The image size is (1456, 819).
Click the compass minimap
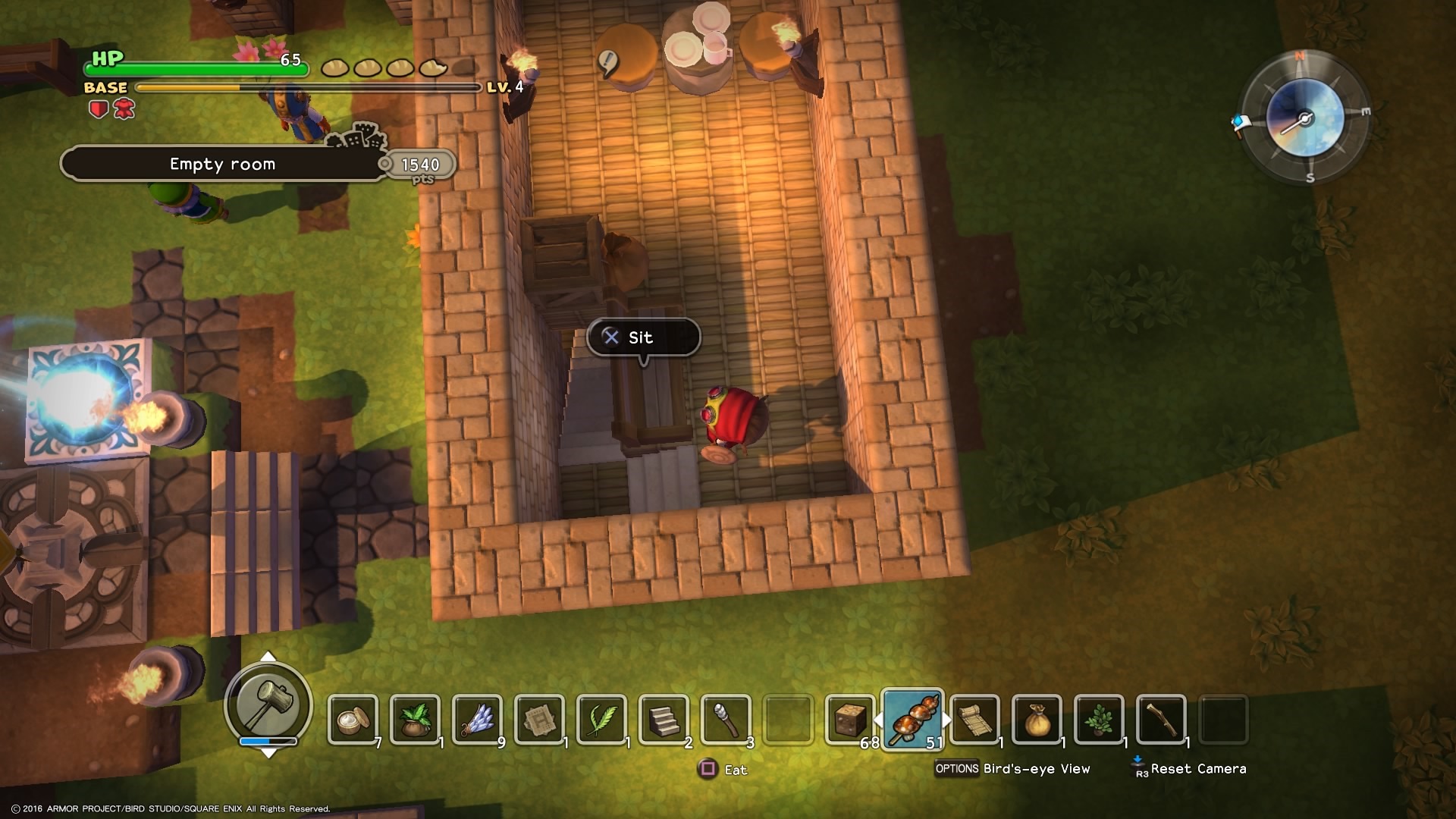point(1304,118)
